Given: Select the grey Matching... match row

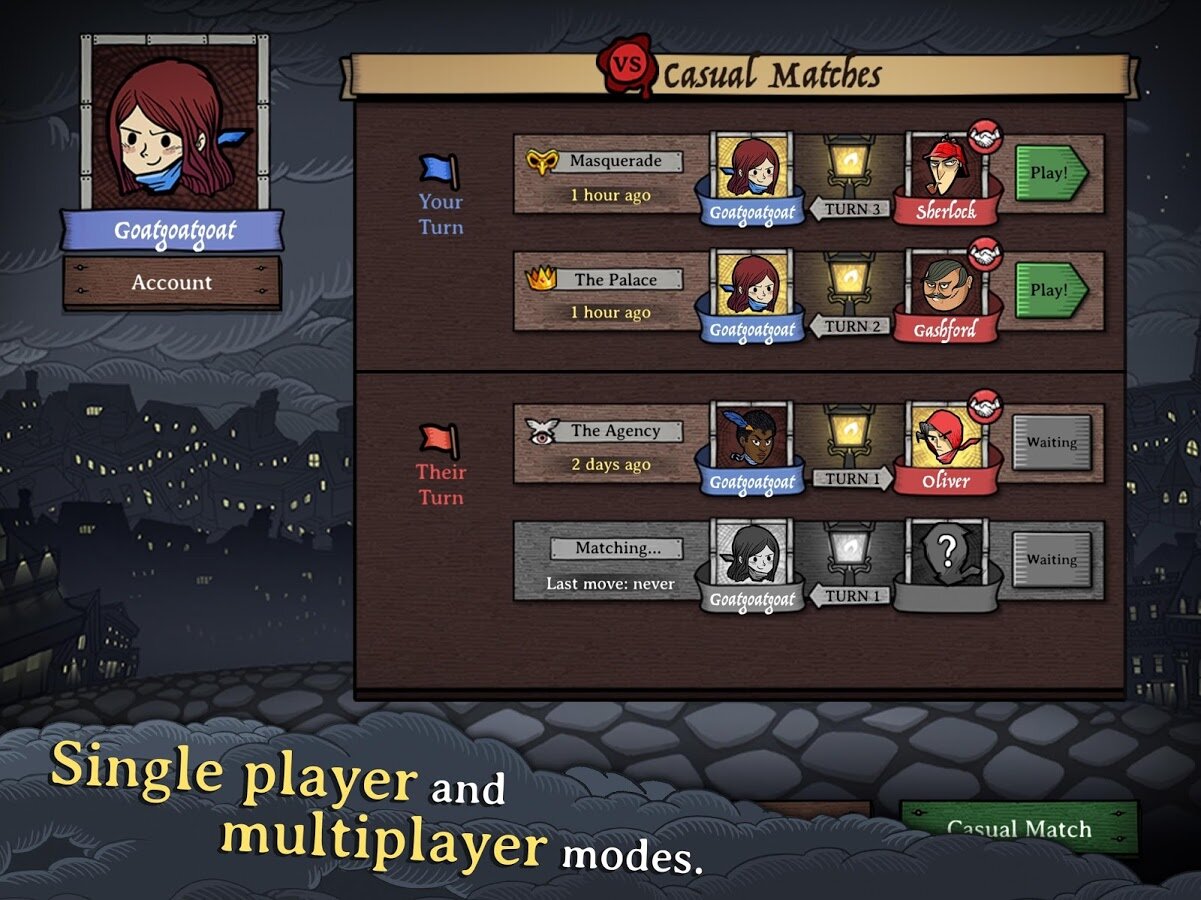Looking at the screenshot, I should 610,562.
